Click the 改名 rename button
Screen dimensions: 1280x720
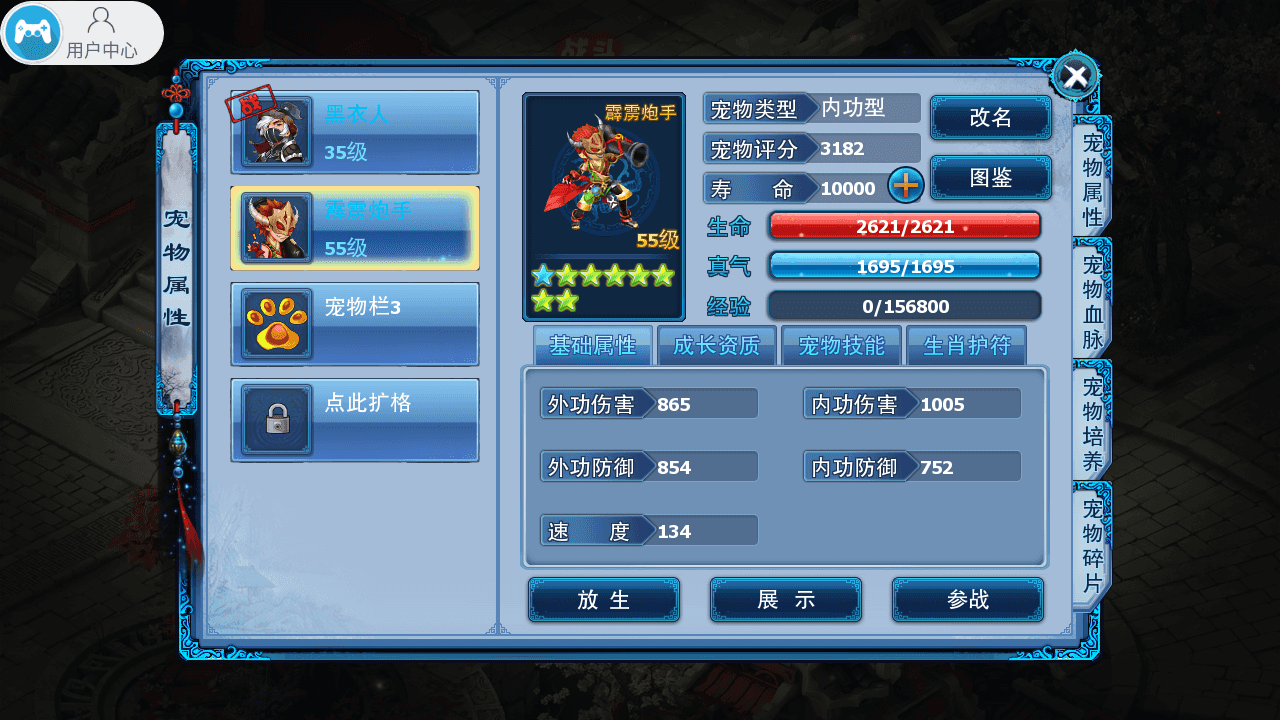tap(990, 118)
